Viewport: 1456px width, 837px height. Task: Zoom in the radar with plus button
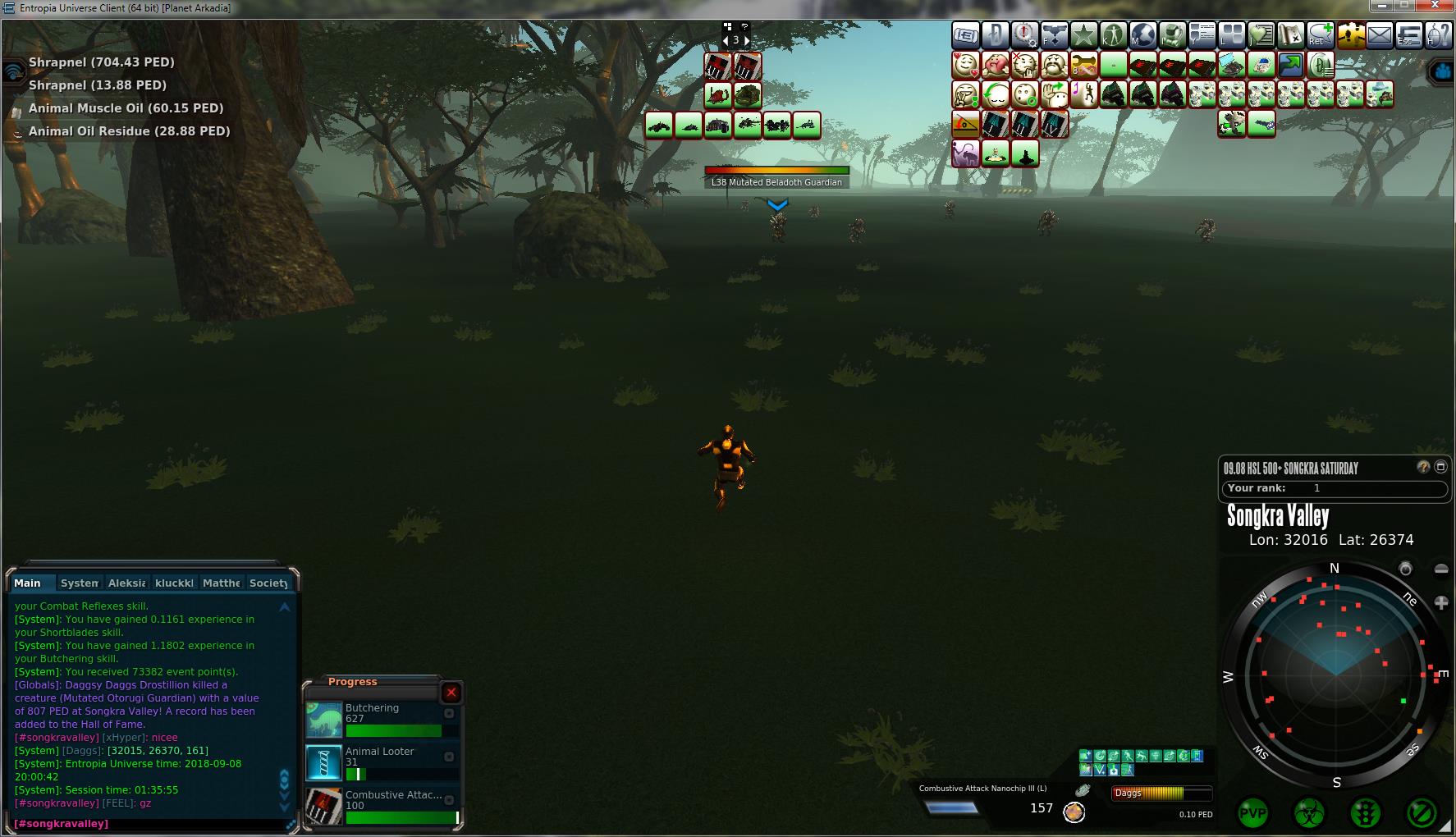(1441, 603)
